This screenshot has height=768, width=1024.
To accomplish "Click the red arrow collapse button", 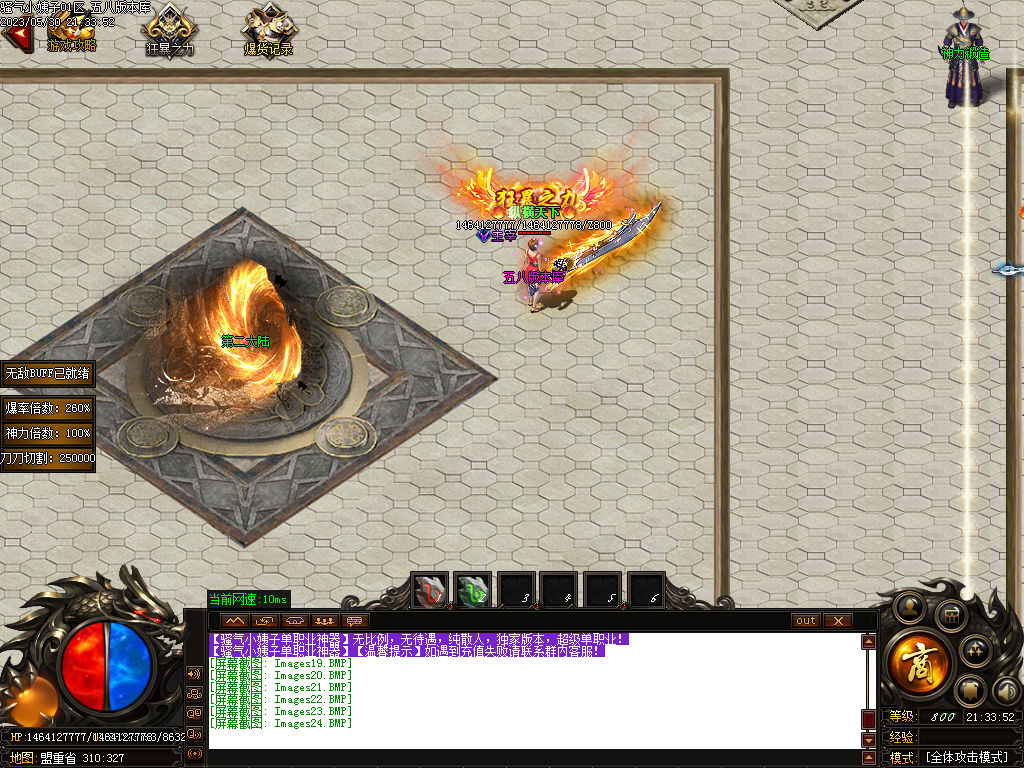I will point(15,38).
